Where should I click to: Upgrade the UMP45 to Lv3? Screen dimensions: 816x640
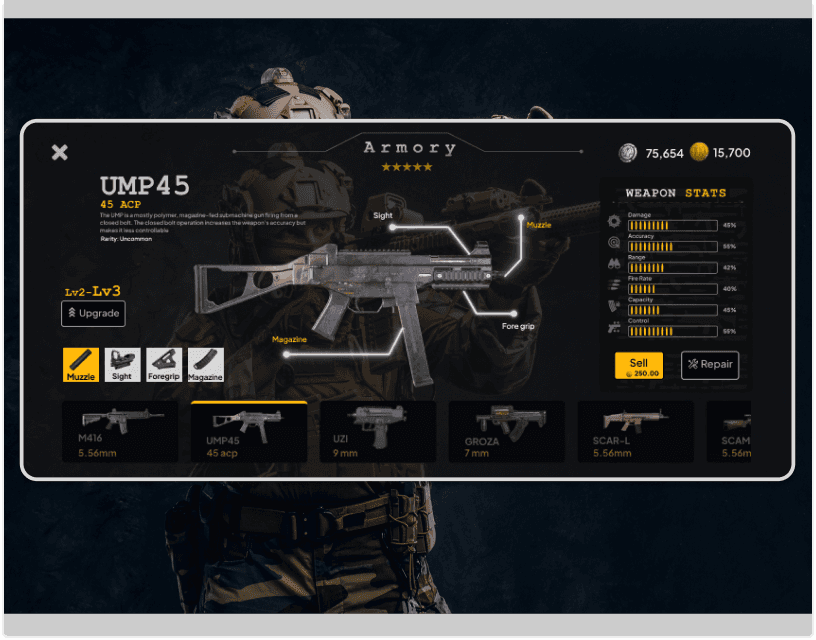pos(93,314)
